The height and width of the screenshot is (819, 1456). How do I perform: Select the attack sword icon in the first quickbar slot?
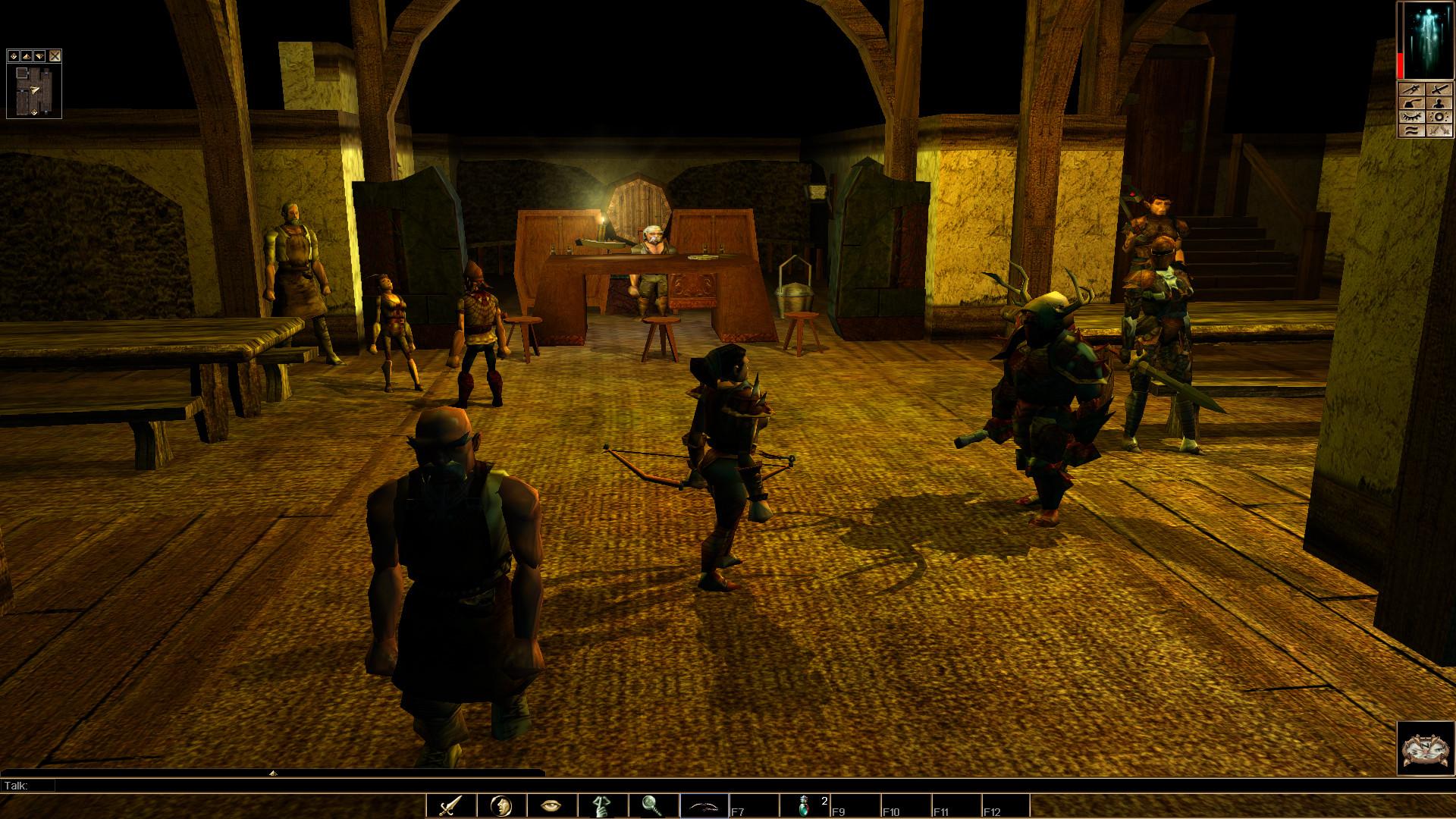(451, 806)
